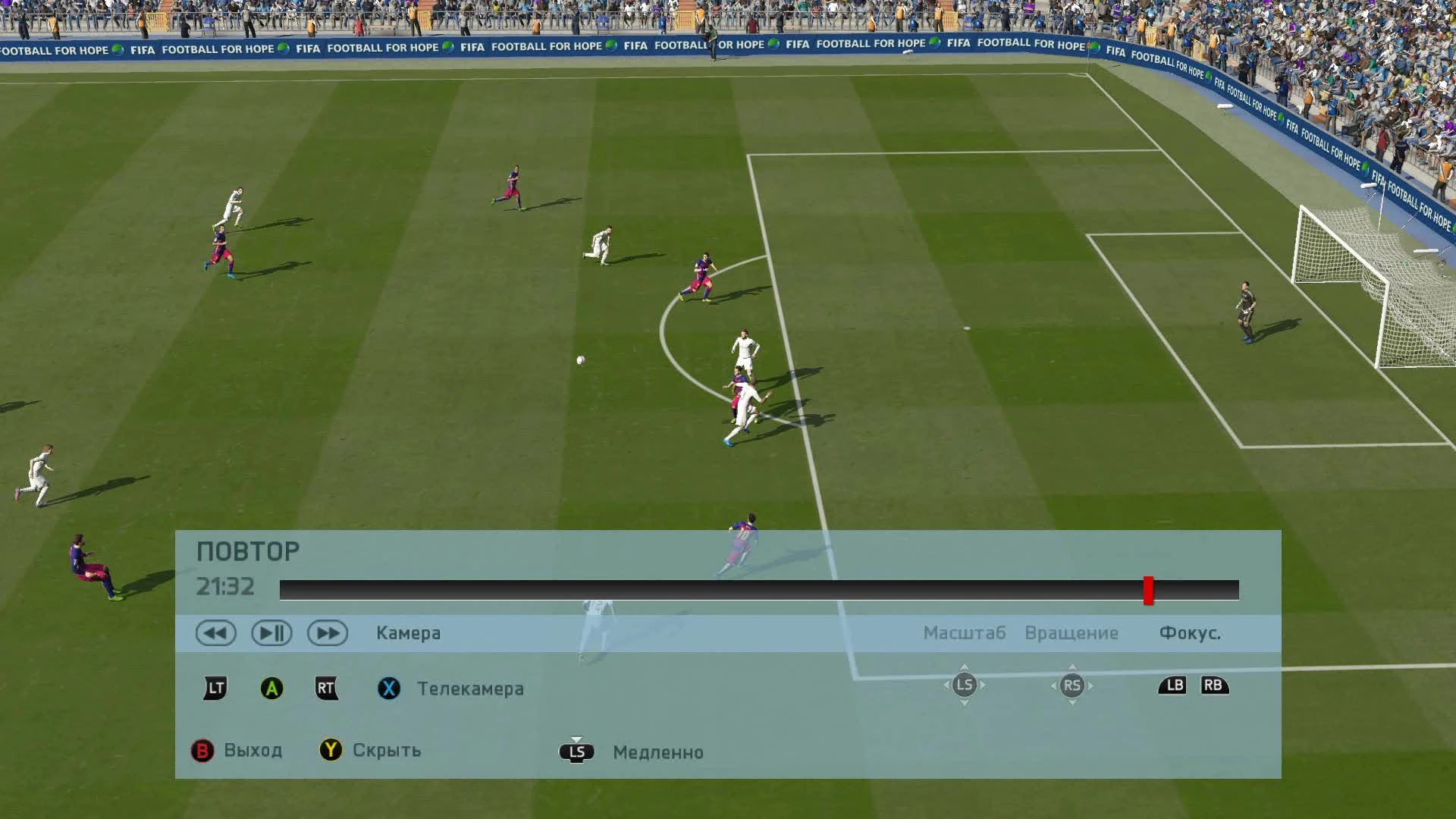
Task: Click the RB bumper icon
Action: click(x=1215, y=685)
